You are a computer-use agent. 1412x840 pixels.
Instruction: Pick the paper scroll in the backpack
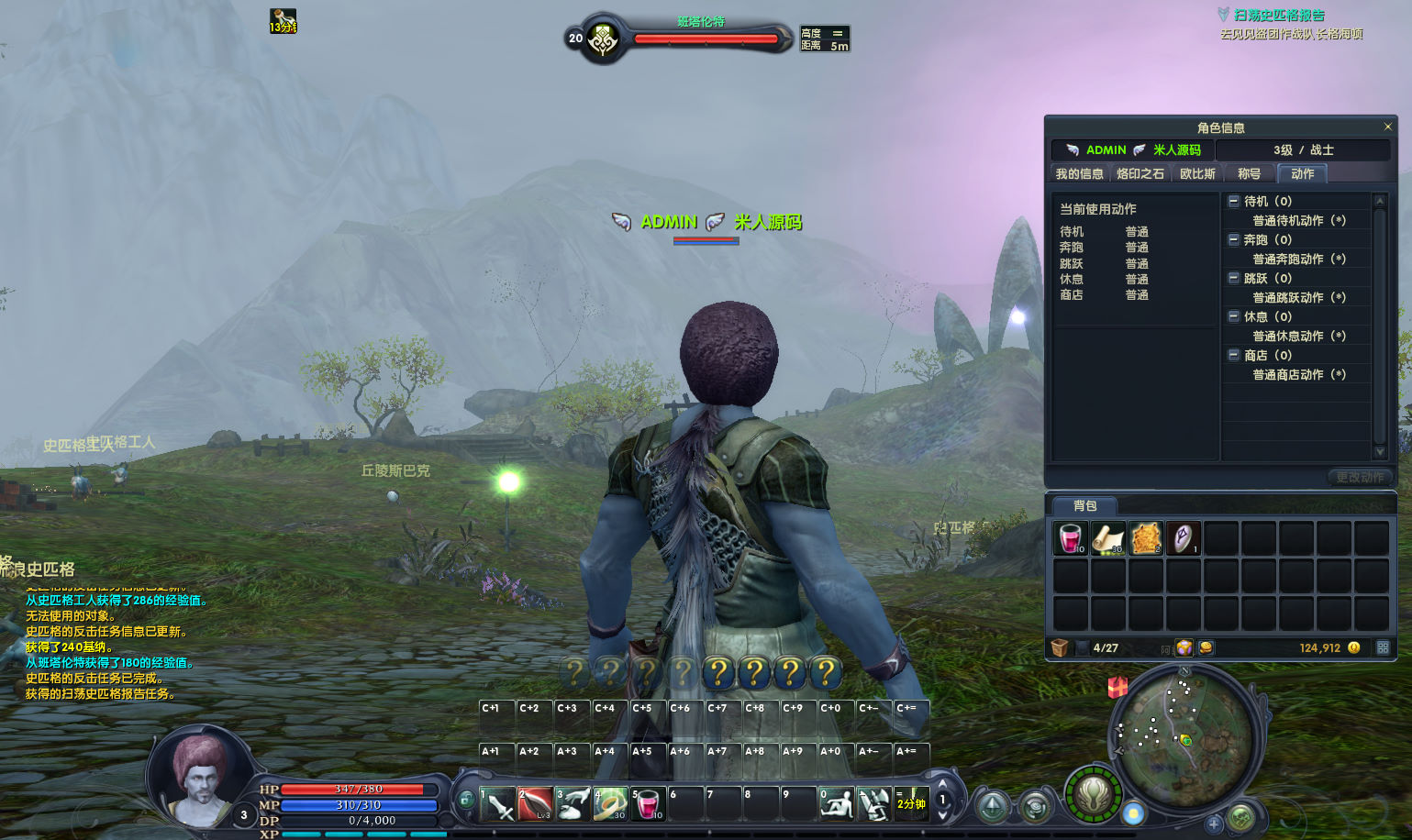coord(1107,538)
